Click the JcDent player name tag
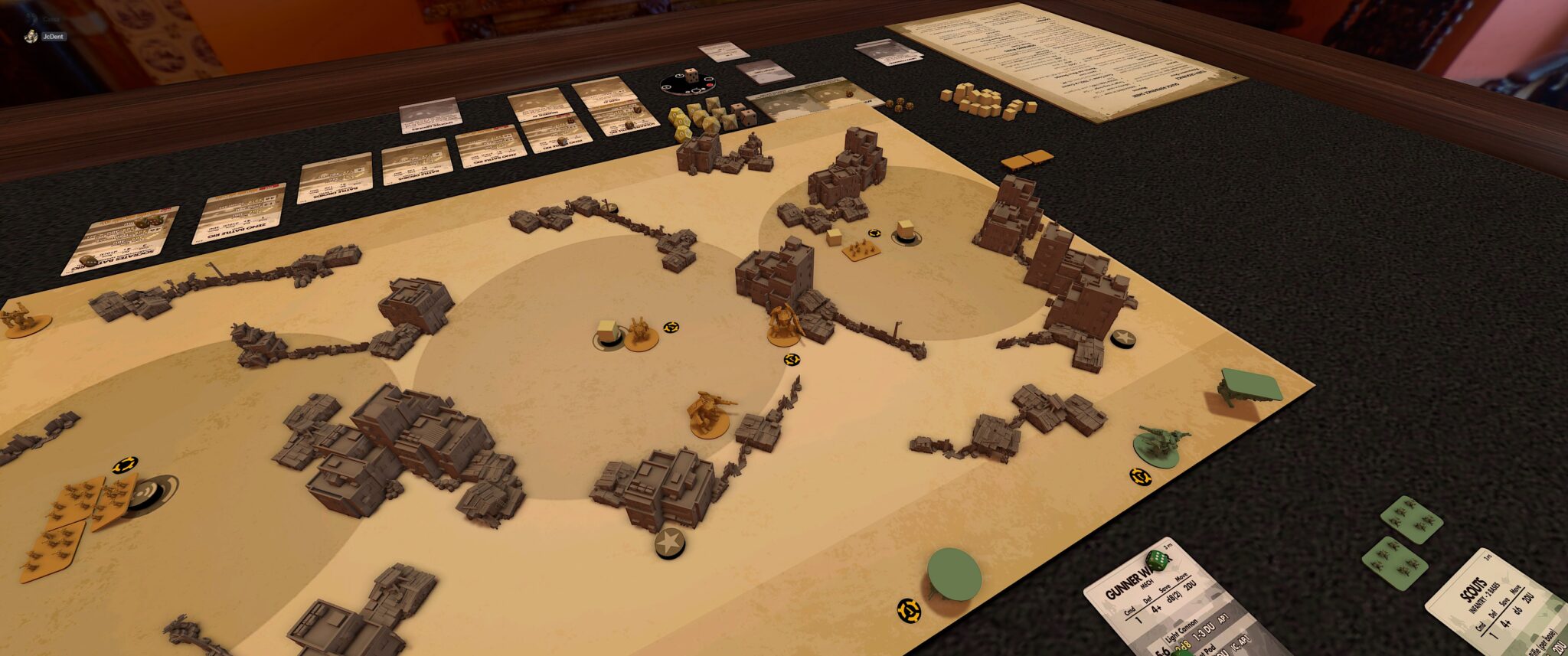This screenshot has height=656, width=1568. pyautogui.click(x=53, y=36)
